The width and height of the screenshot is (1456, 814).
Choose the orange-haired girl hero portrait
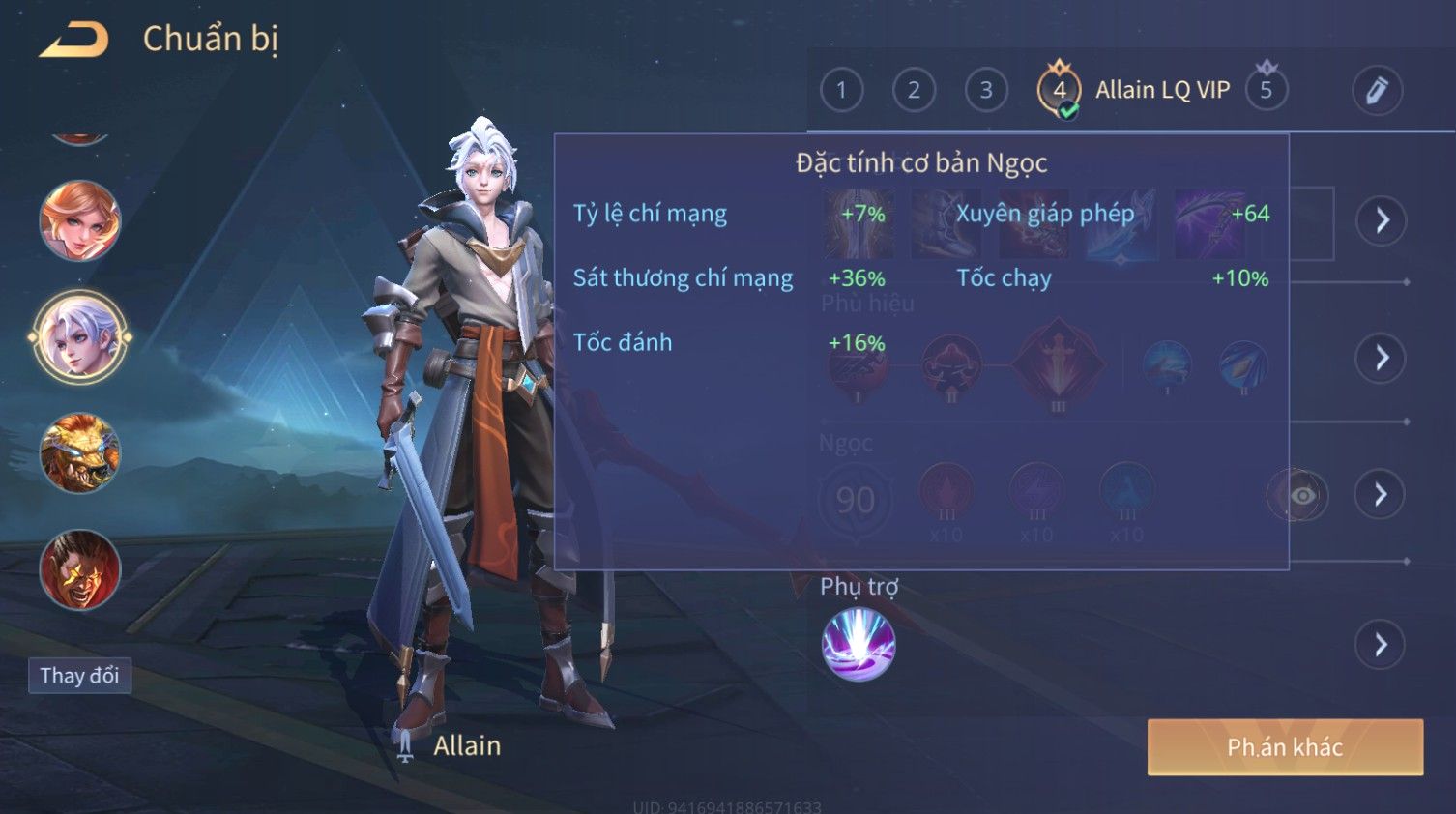coord(80,221)
